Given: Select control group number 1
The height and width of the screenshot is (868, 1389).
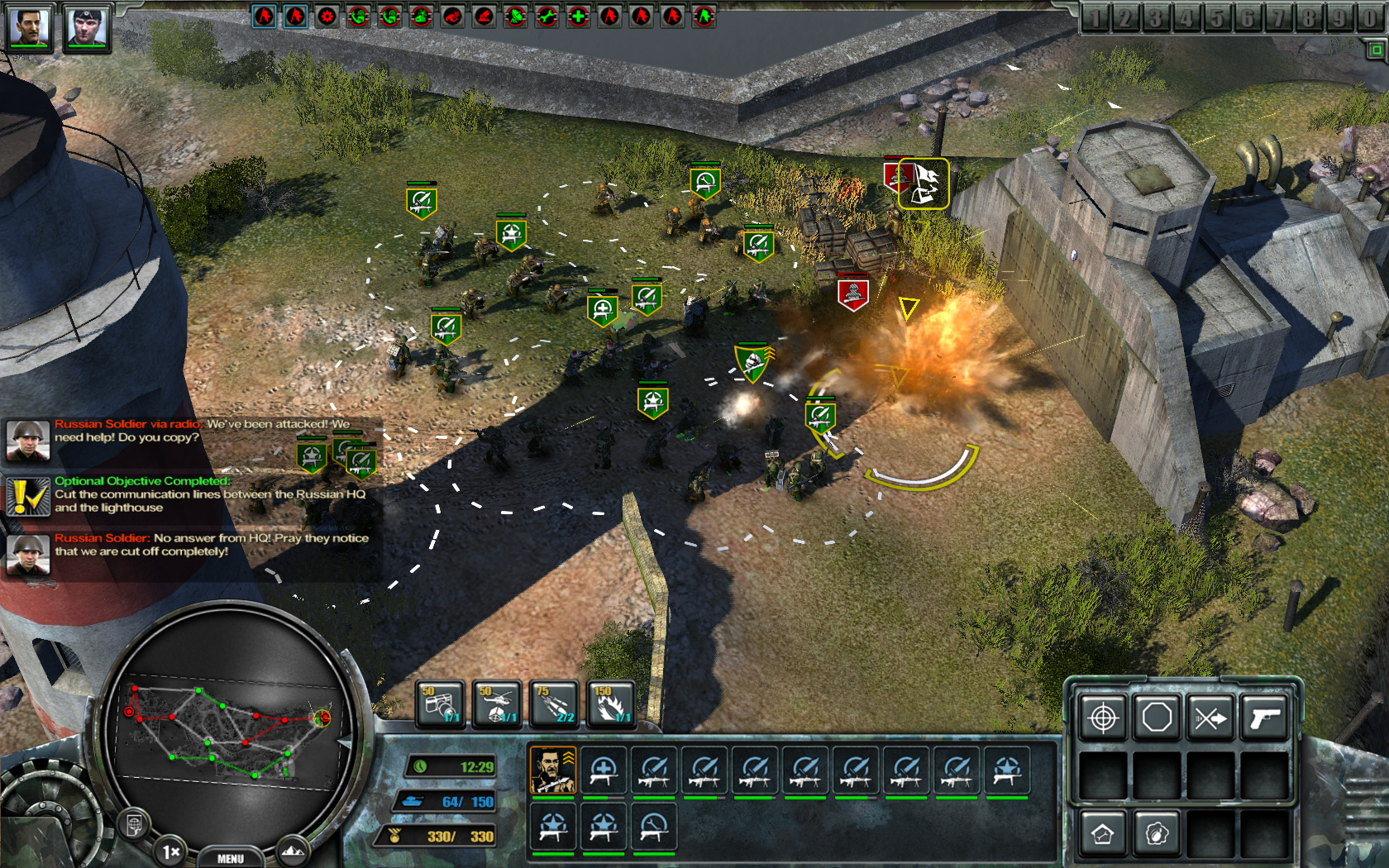Looking at the screenshot, I should (x=1095, y=18).
